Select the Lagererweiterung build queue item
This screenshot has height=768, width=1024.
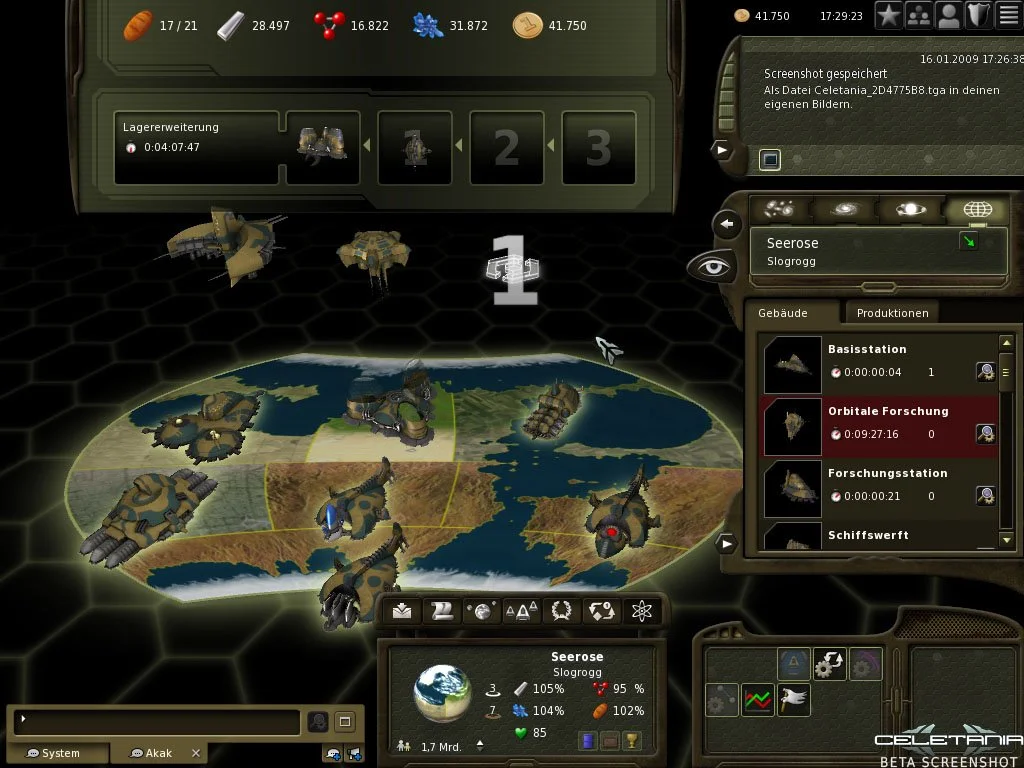tap(196, 148)
